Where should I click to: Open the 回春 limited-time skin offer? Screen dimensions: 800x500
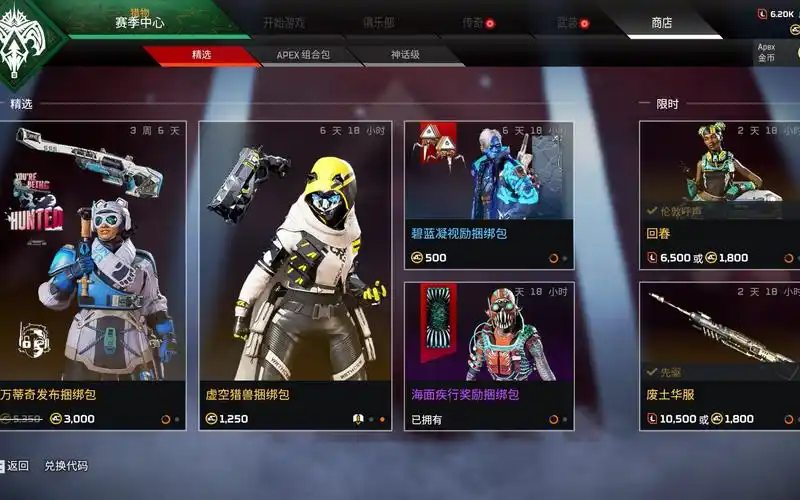click(719, 195)
